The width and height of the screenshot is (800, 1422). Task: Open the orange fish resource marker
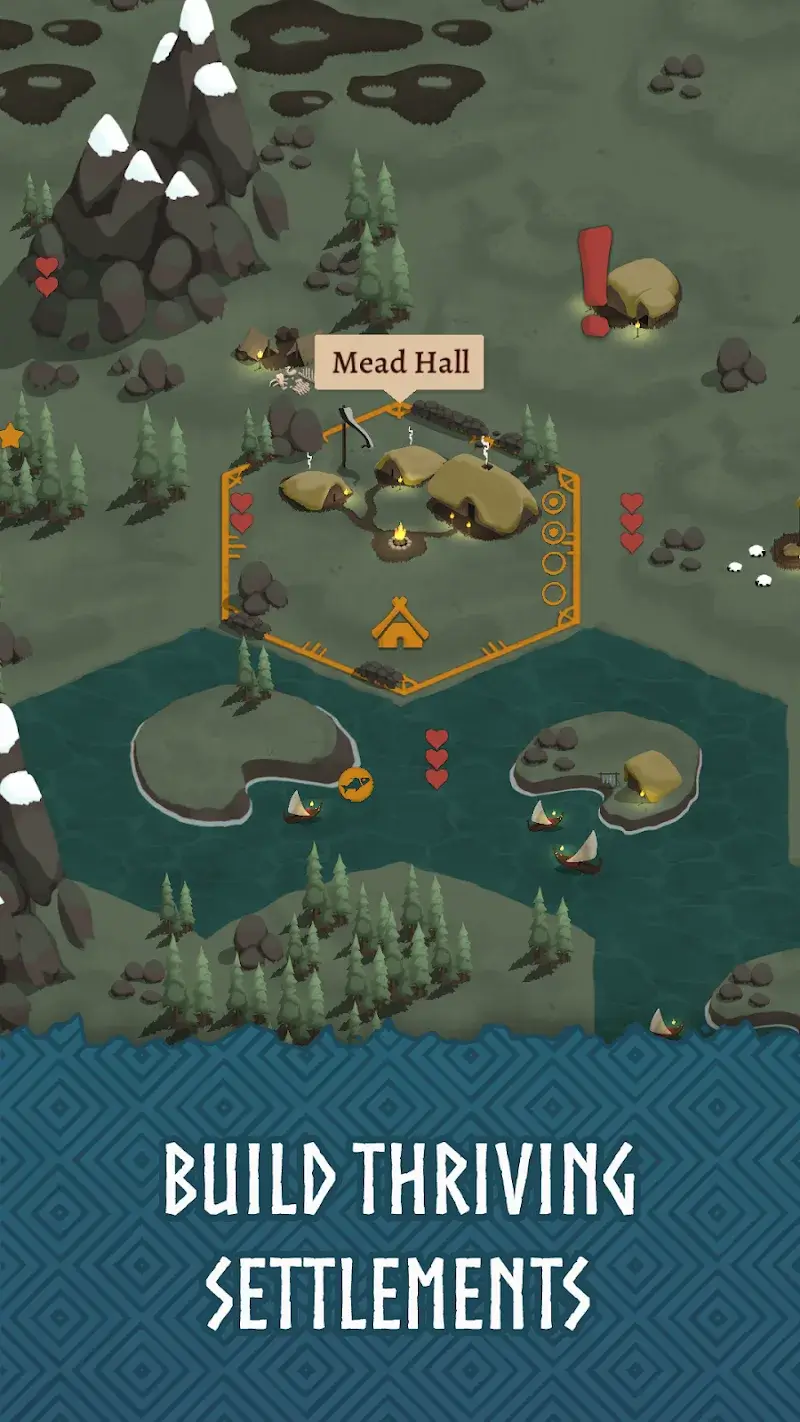click(355, 783)
